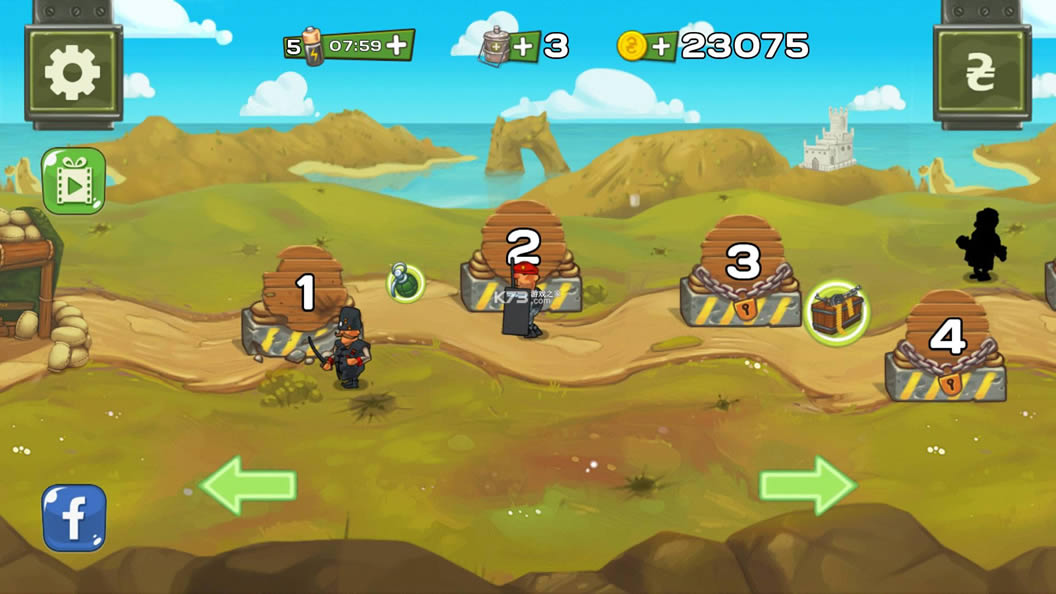Add energy using battery timer plus
The height and width of the screenshot is (594, 1056).
397,45
